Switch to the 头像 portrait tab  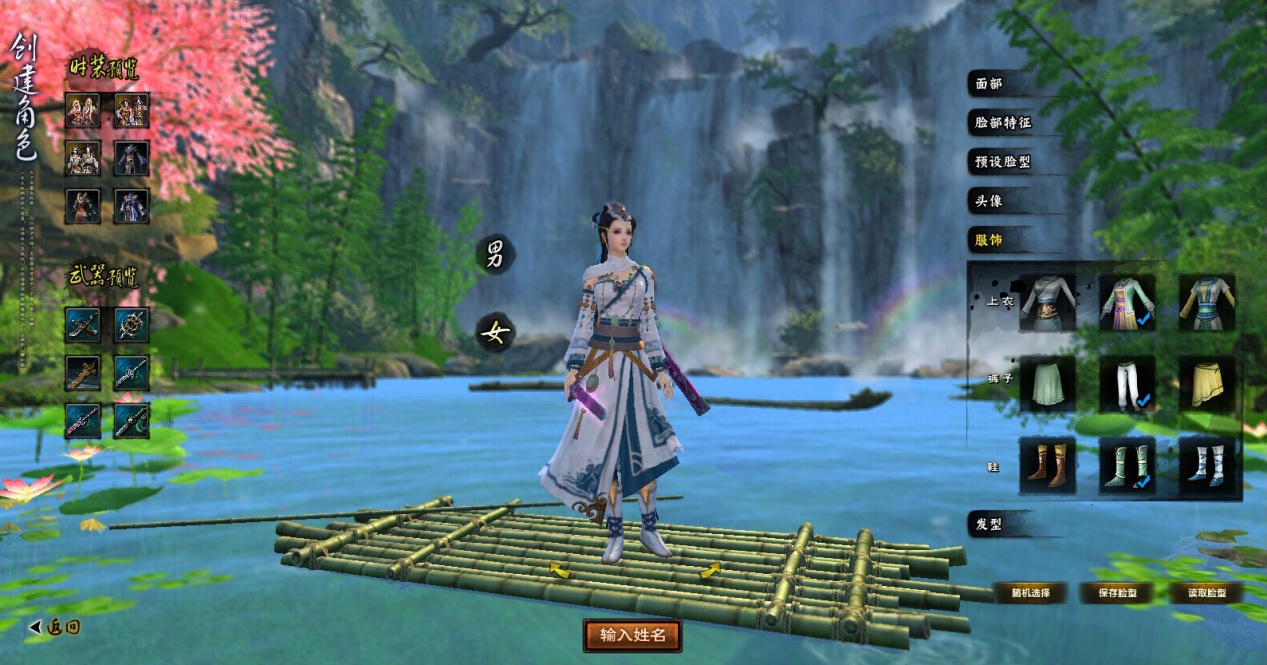(989, 200)
